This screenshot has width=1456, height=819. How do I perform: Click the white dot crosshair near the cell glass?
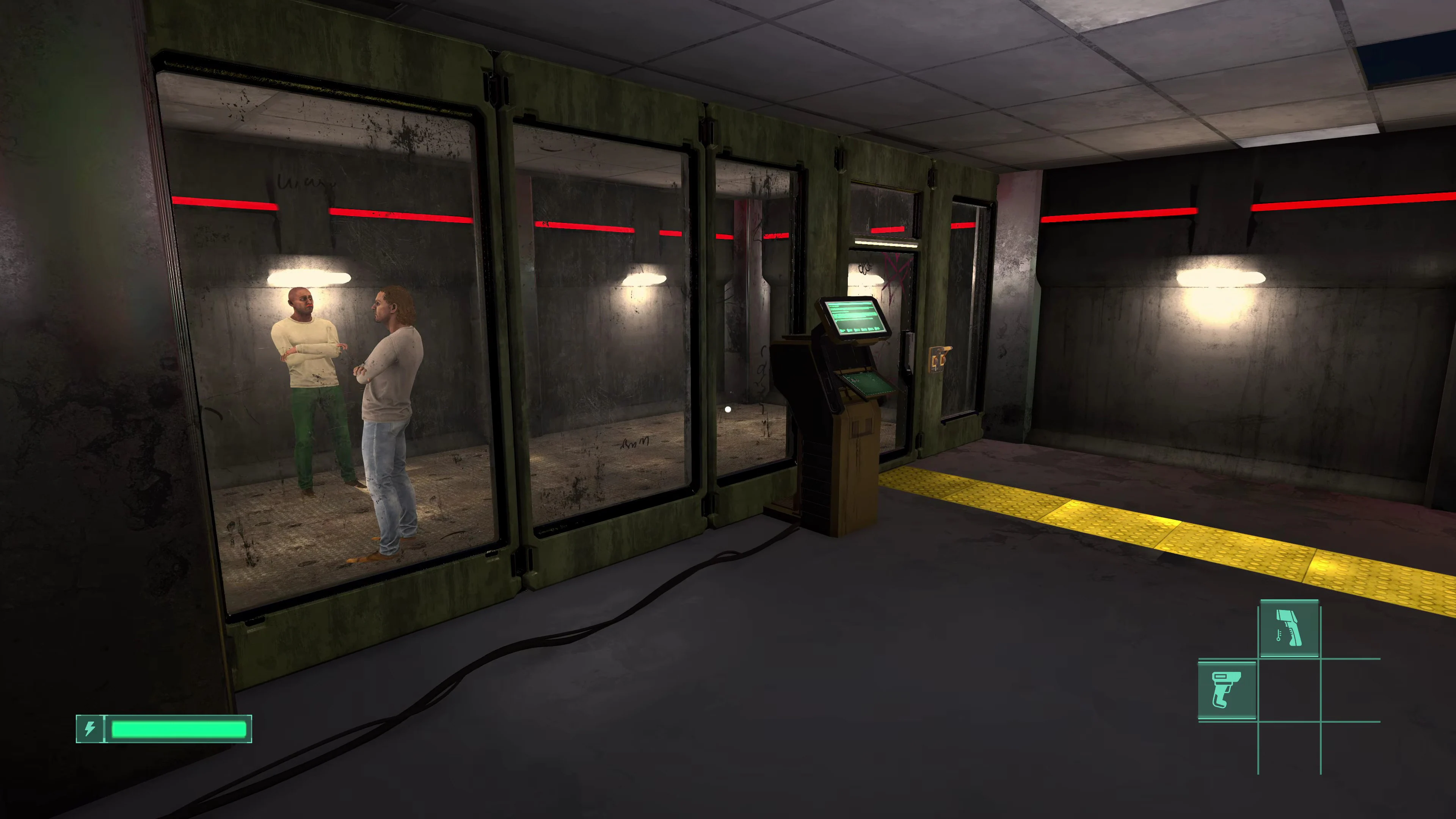coord(728,409)
